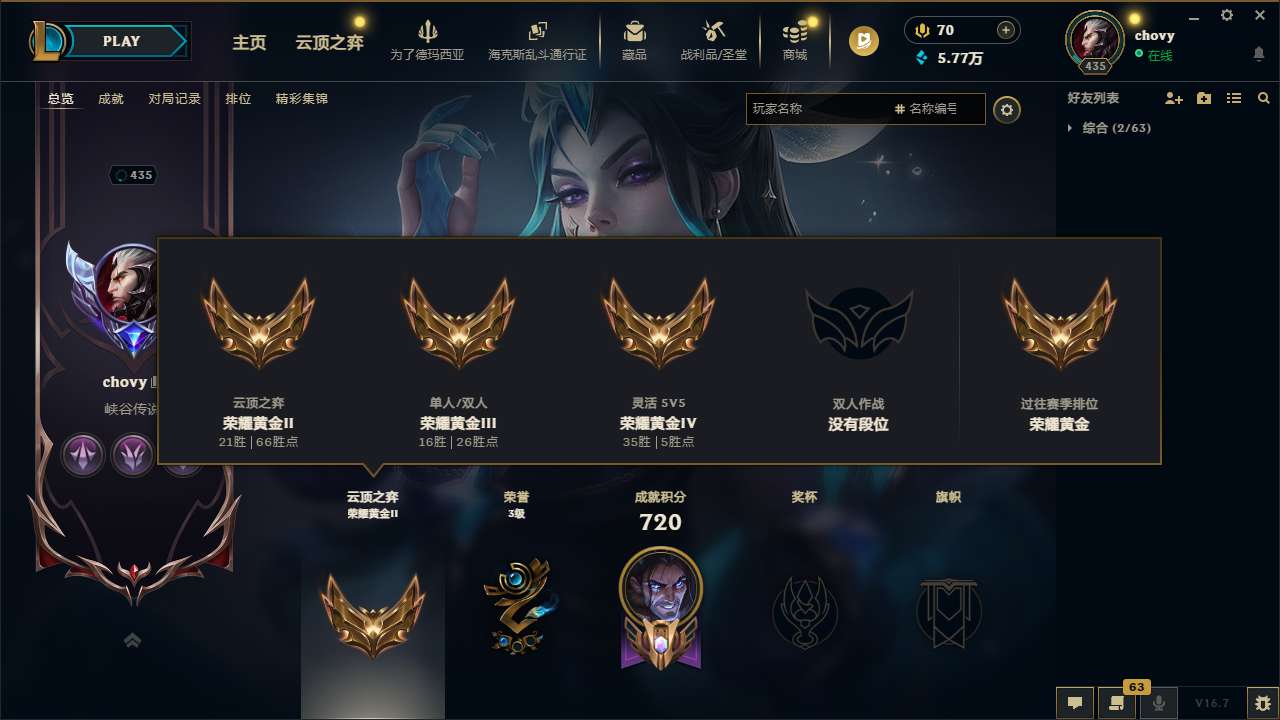Mute the microphone in bottom bar
This screenshot has width=1280, height=720.
click(x=1158, y=702)
